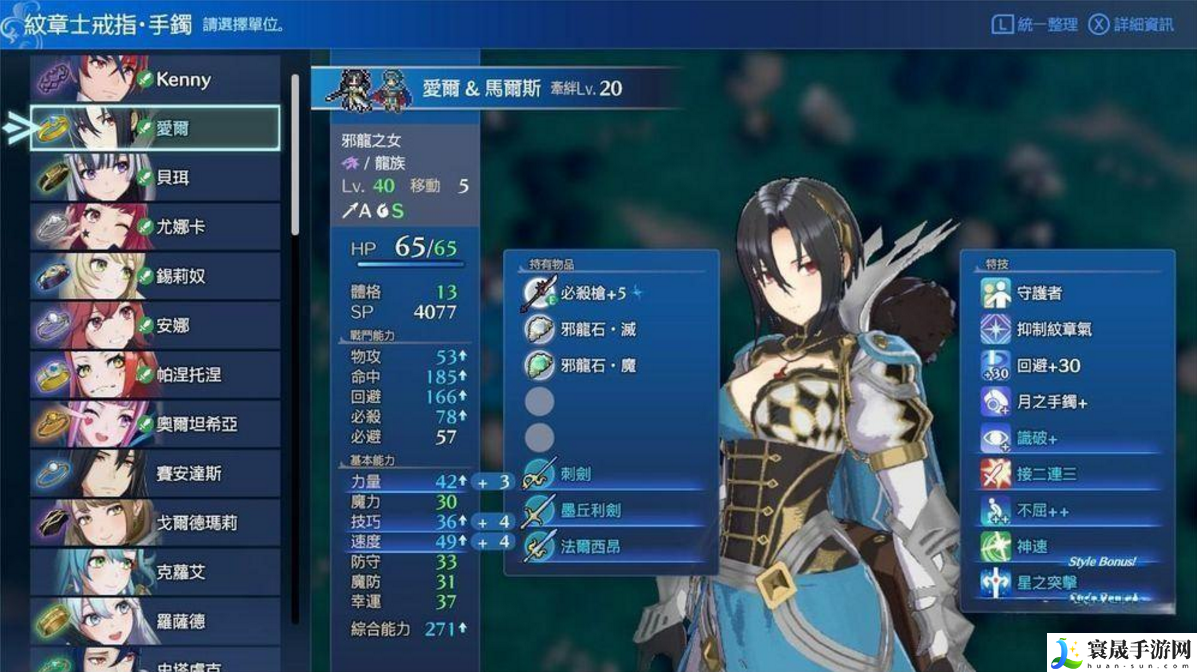1197x672 pixels.
Task: Choose the unit 愛爾 from the list
Action: point(155,128)
